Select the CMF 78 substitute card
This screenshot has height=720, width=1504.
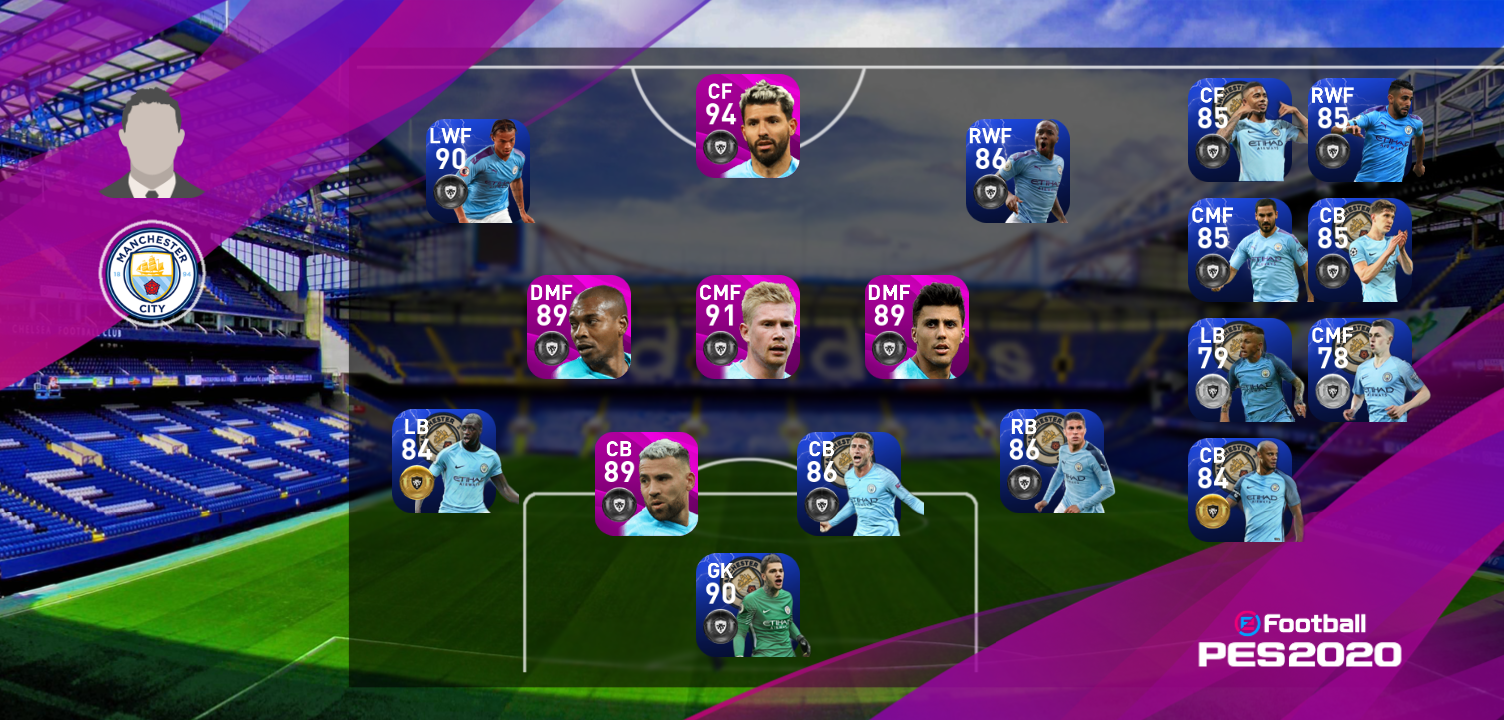click(x=1359, y=370)
